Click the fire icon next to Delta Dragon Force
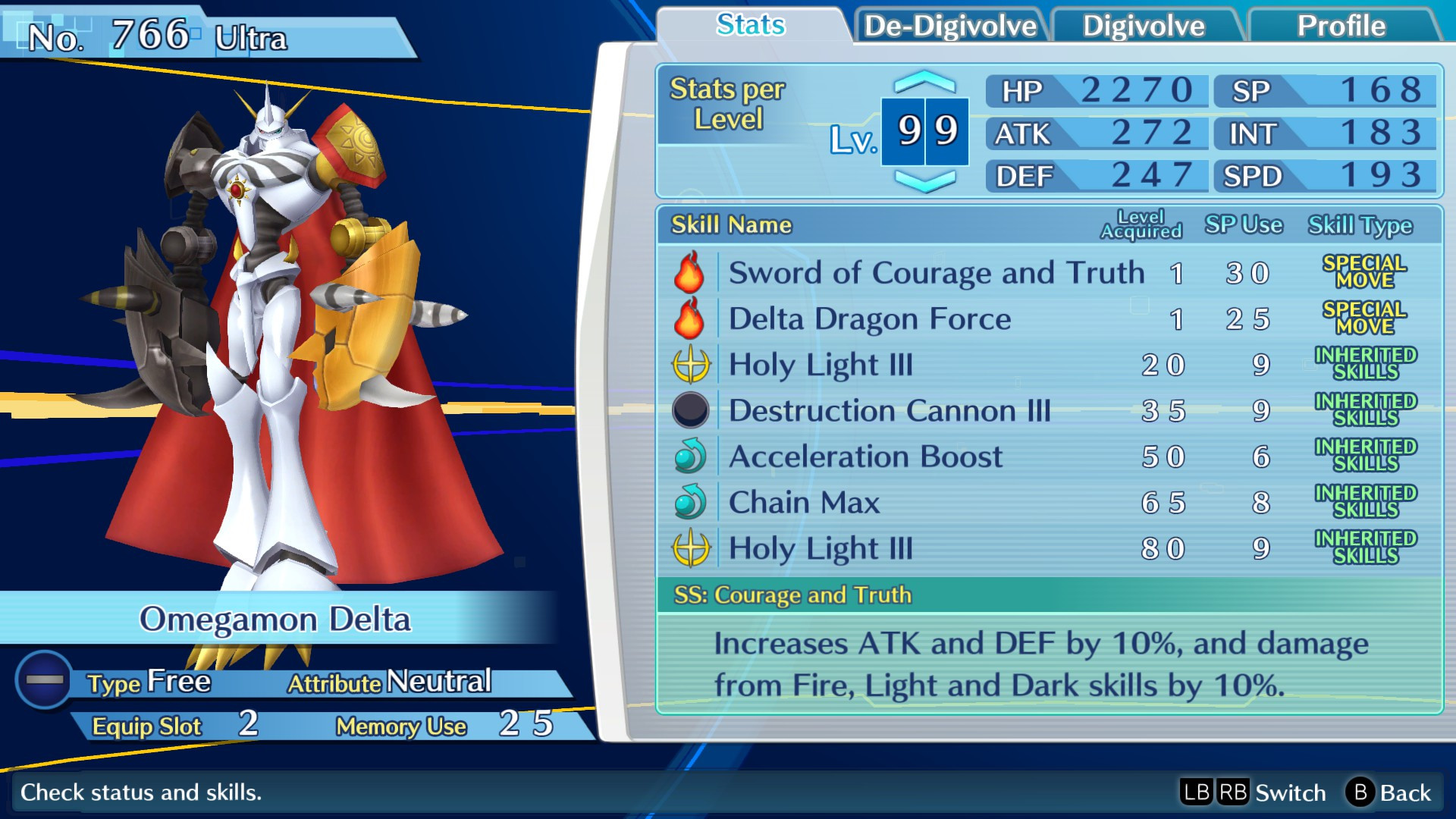 click(x=689, y=318)
